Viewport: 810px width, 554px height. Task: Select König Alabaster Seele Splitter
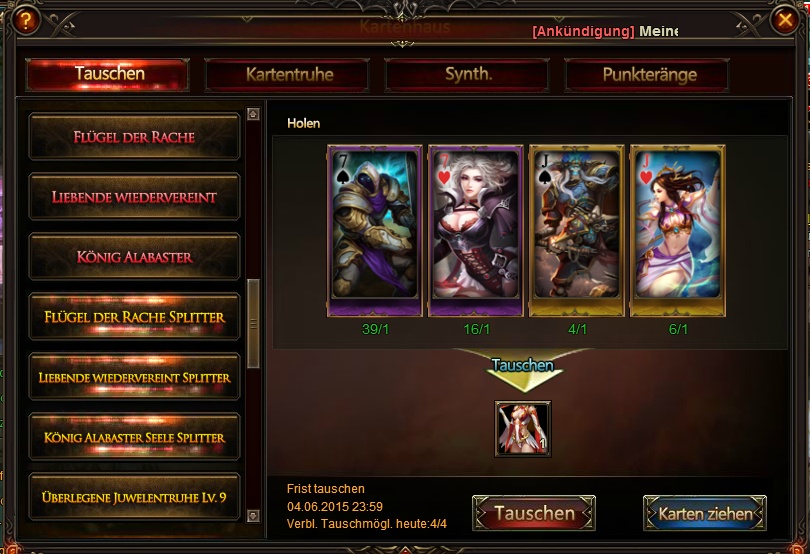click(134, 438)
